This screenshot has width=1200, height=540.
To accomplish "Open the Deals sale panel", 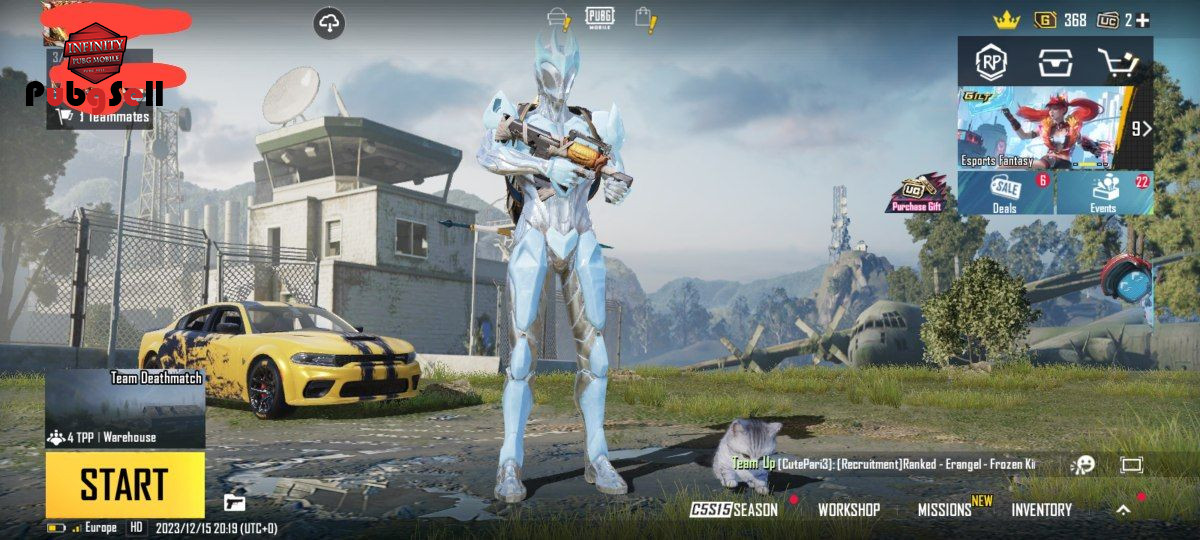I will pyautogui.click(x=1005, y=193).
